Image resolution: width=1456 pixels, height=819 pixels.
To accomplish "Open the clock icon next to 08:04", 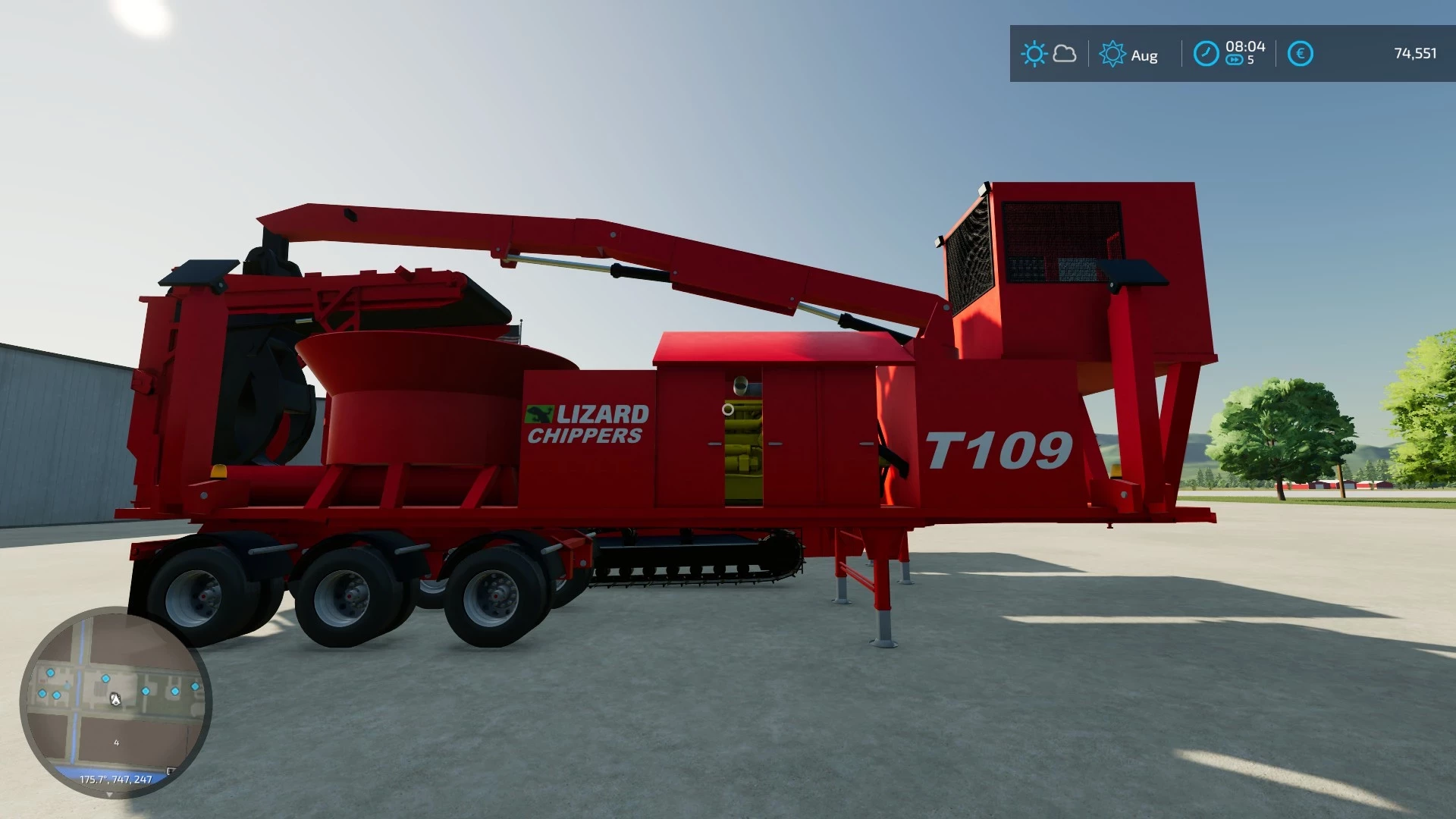I will coord(1206,53).
